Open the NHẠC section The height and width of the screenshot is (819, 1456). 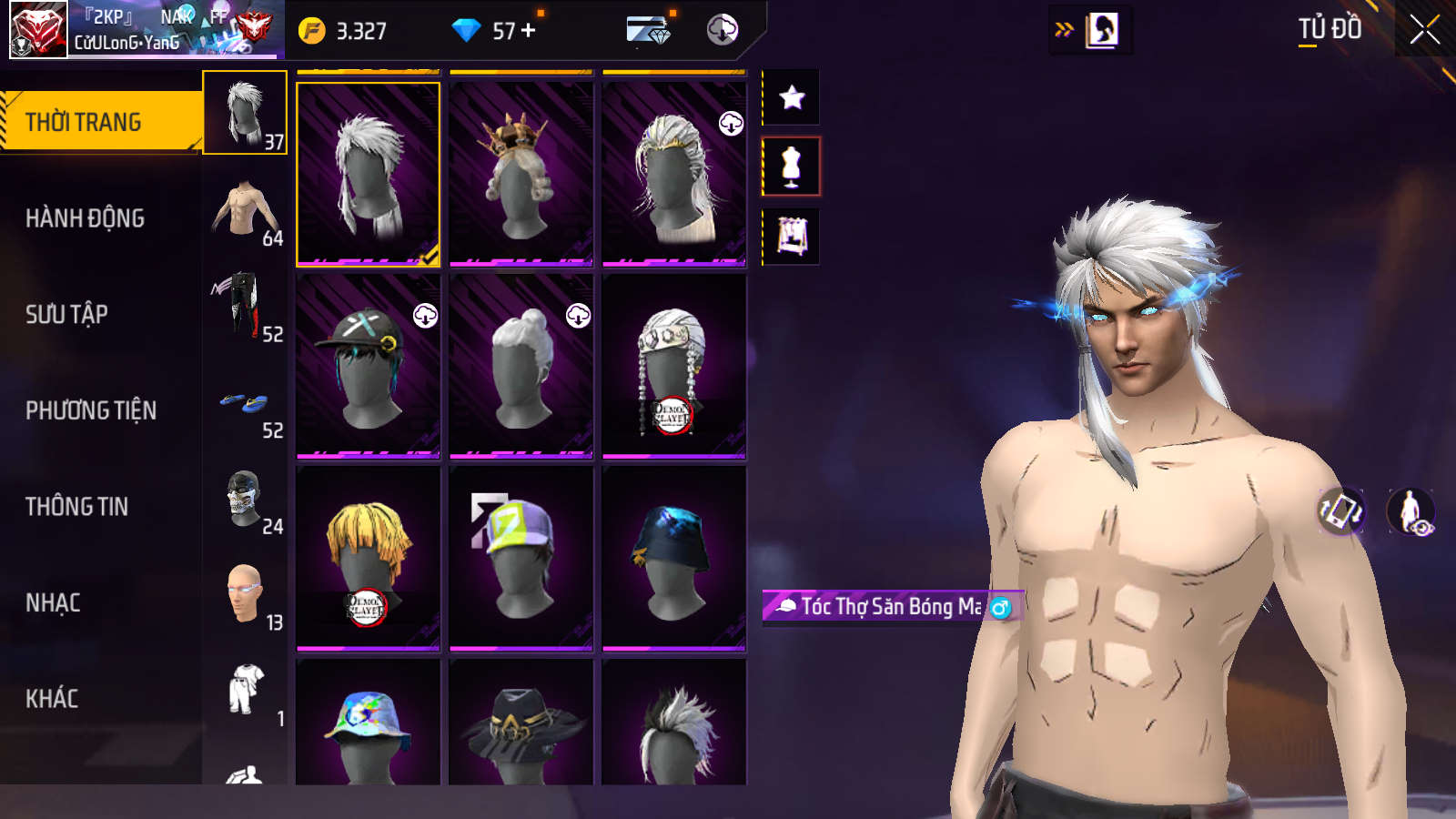(x=53, y=602)
